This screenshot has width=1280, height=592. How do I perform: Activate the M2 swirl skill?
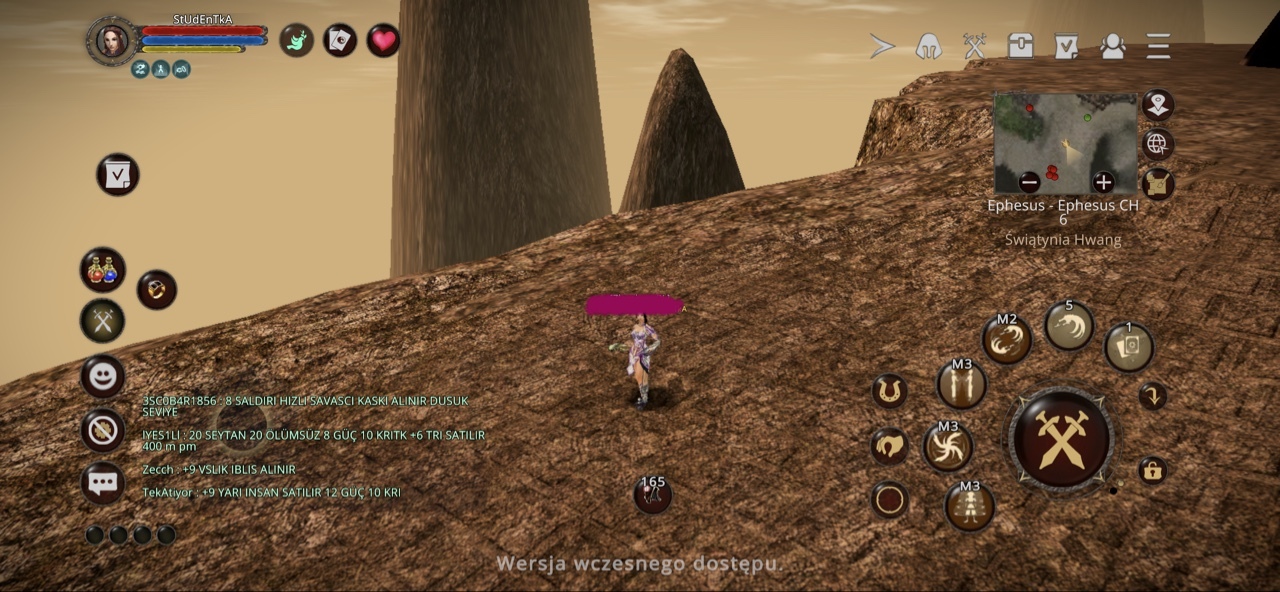[1006, 339]
